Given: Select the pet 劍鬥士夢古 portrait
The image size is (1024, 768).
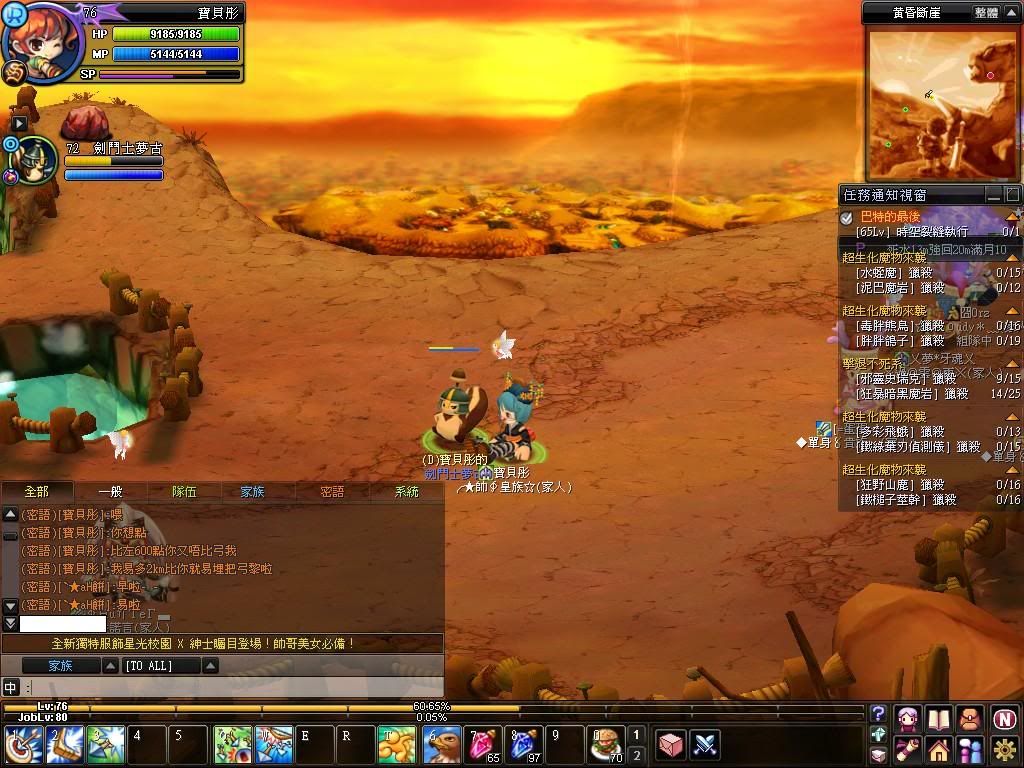Looking at the screenshot, I should [35, 160].
